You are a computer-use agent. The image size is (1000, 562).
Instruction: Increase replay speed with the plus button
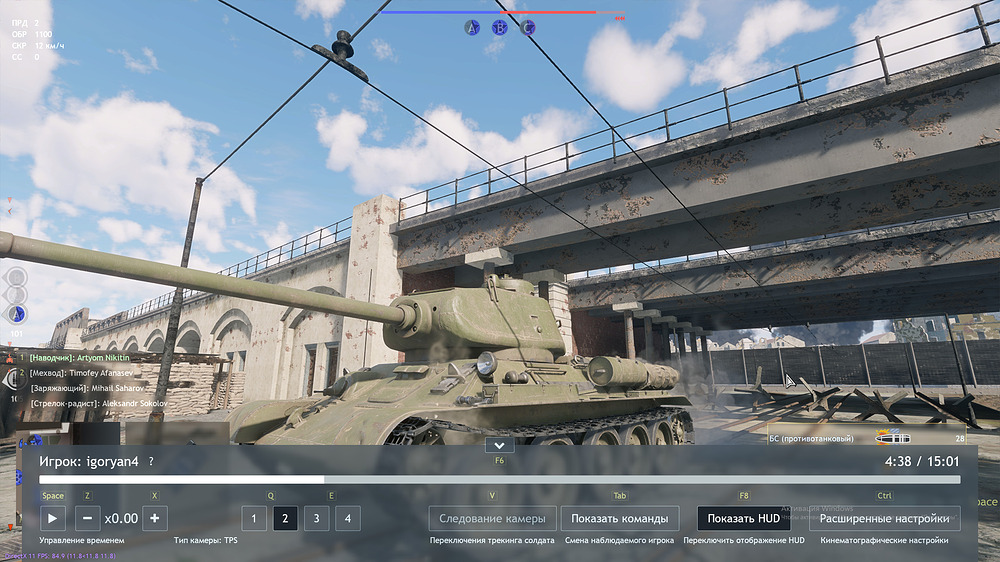154,518
